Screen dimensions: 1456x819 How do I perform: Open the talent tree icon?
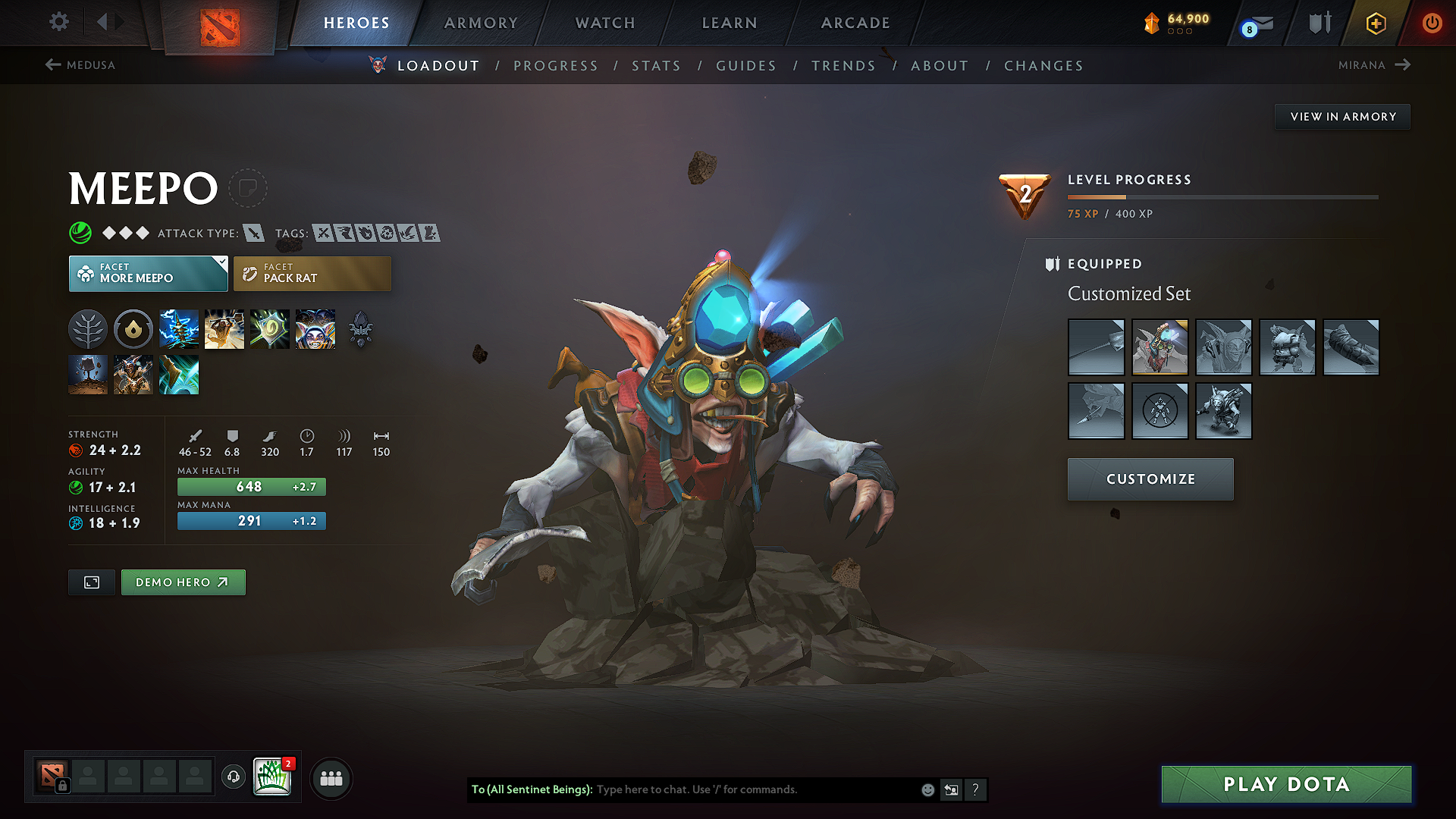pyautogui.click(x=87, y=328)
